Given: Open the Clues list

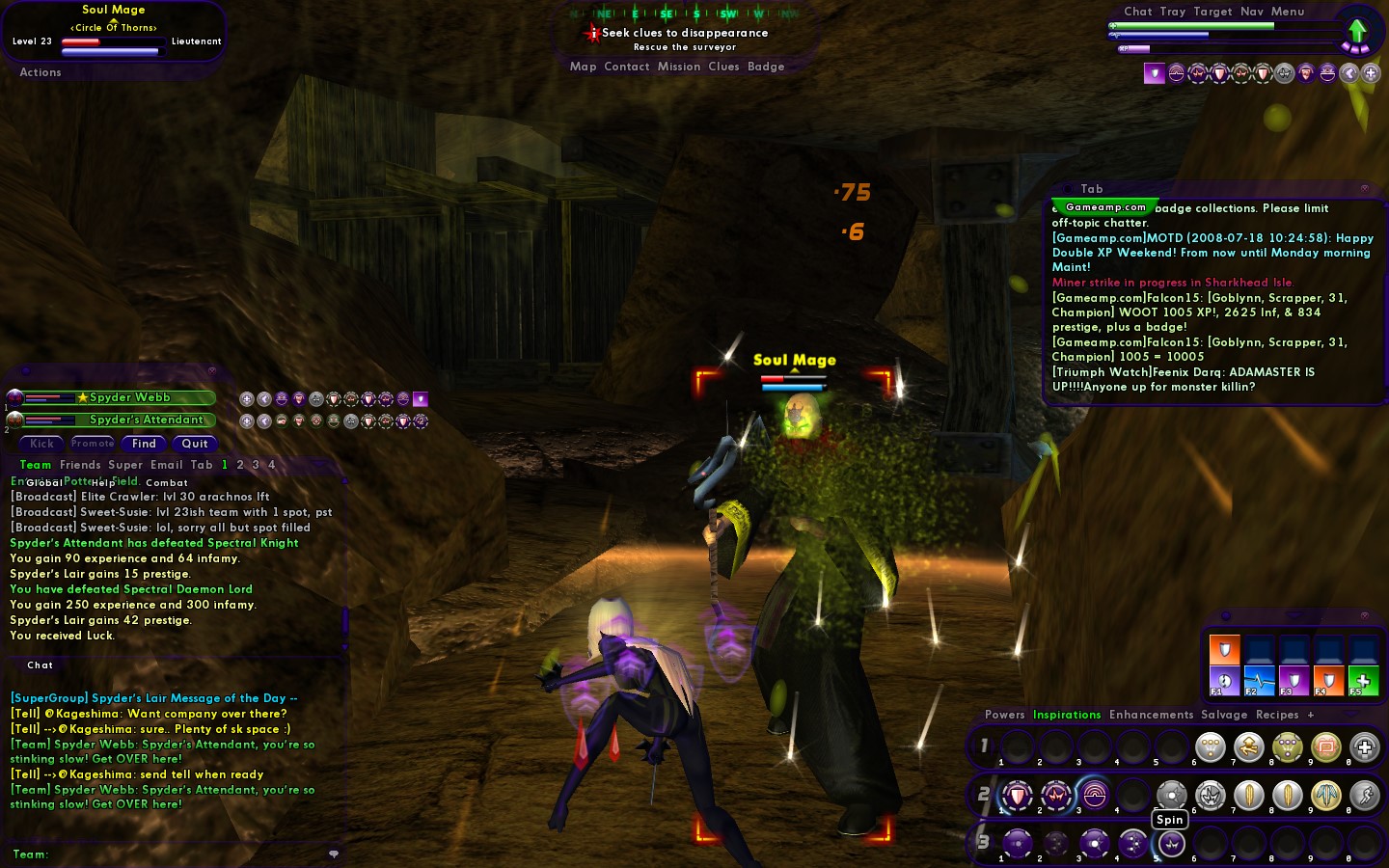Looking at the screenshot, I should (723, 67).
